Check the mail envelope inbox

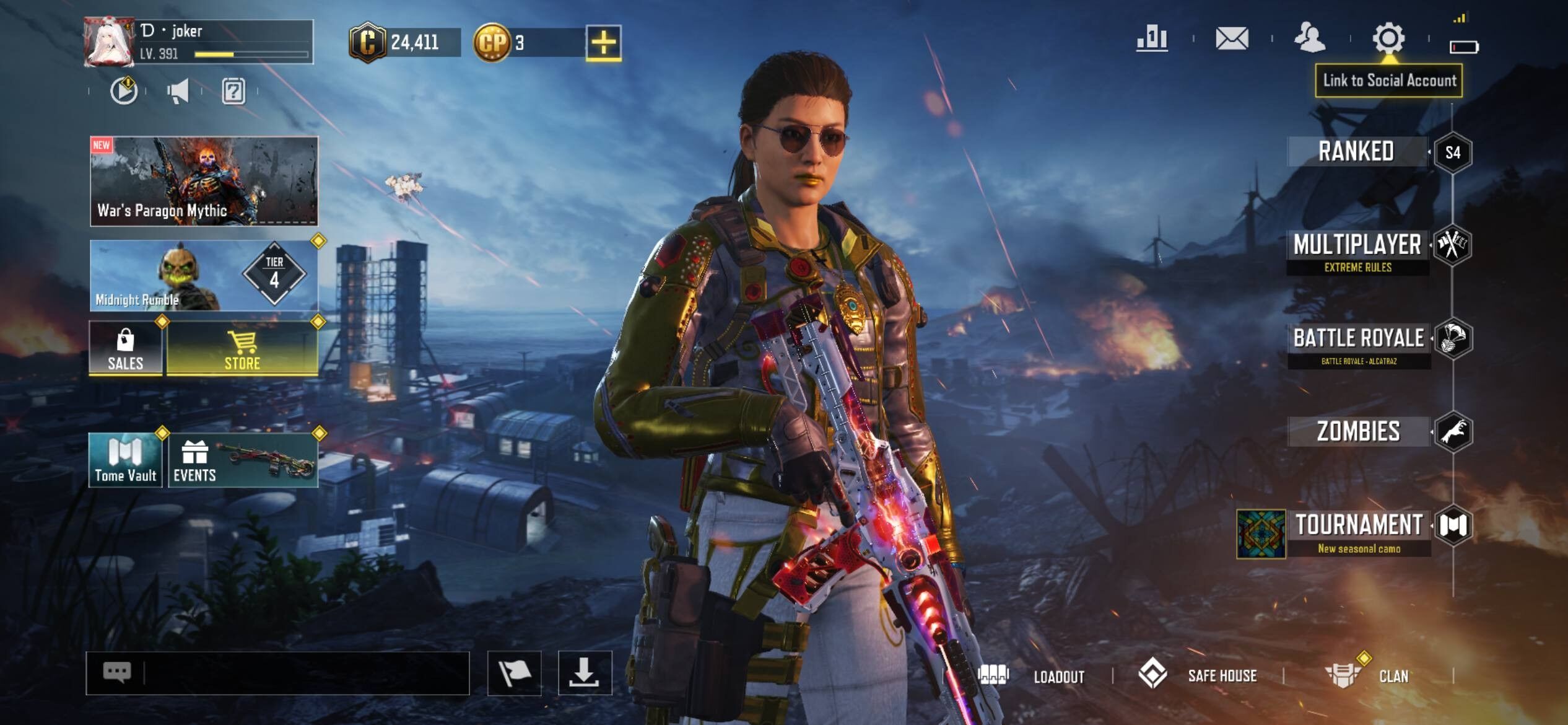pos(1232,38)
